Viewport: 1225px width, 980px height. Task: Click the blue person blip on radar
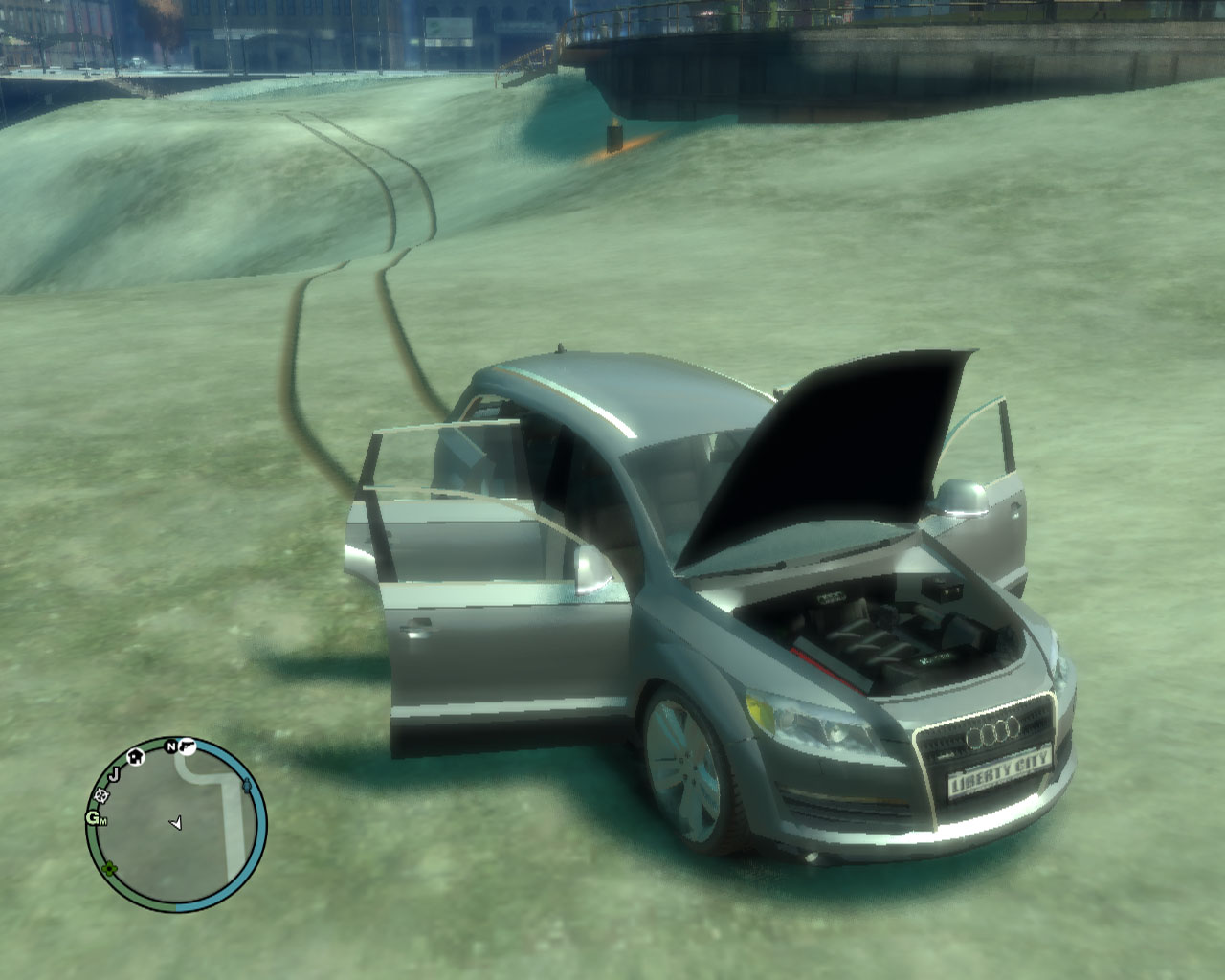pos(248,786)
